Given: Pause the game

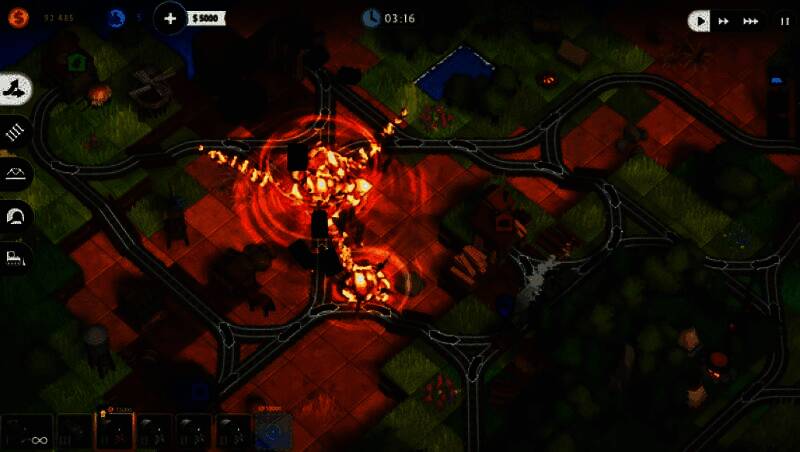Looking at the screenshot, I should (784, 20).
